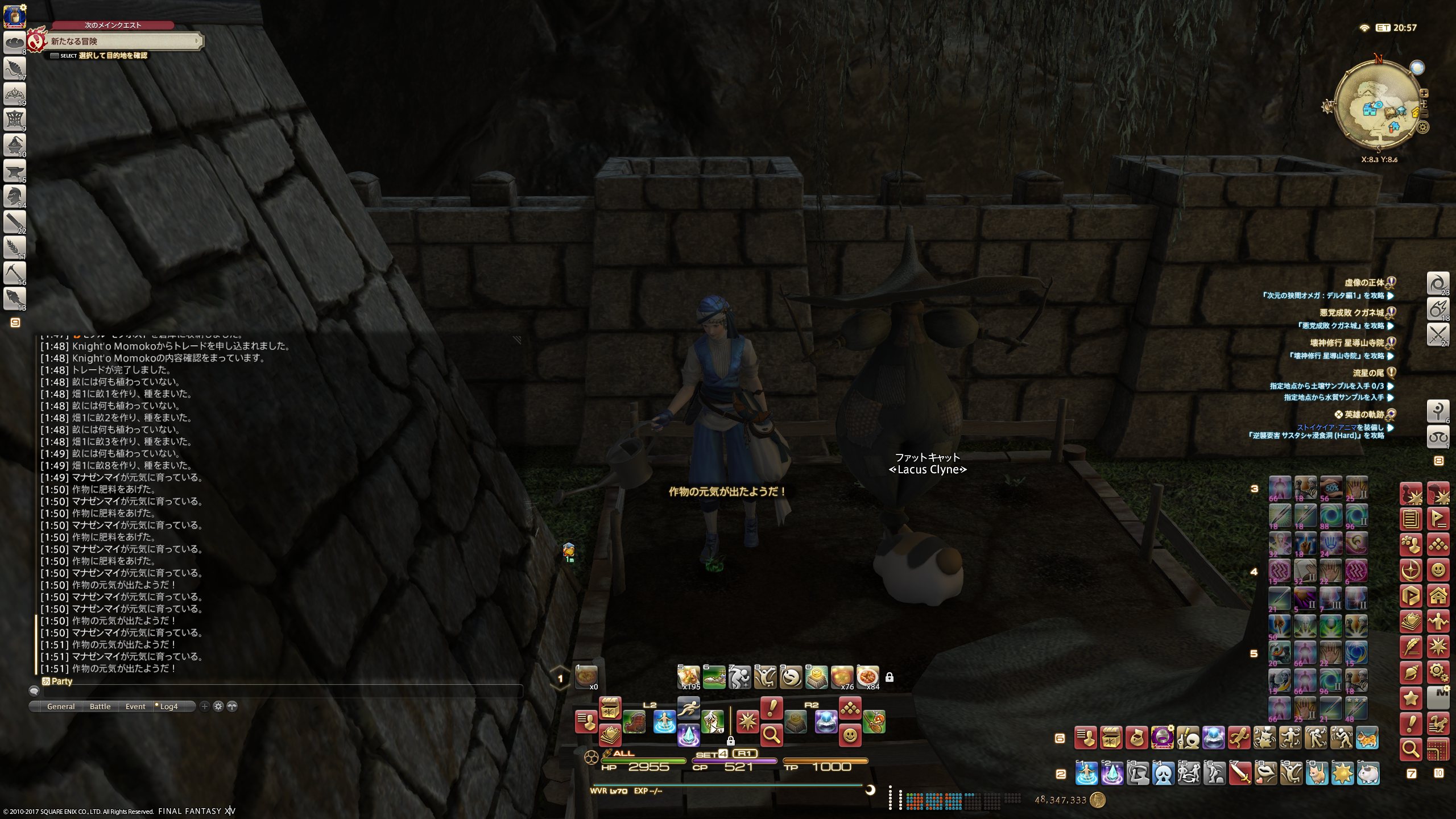The image size is (1456, 819).
Task: Zoom in the minimap with plus button
Action: pyautogui.click(x=1424, y=93)
